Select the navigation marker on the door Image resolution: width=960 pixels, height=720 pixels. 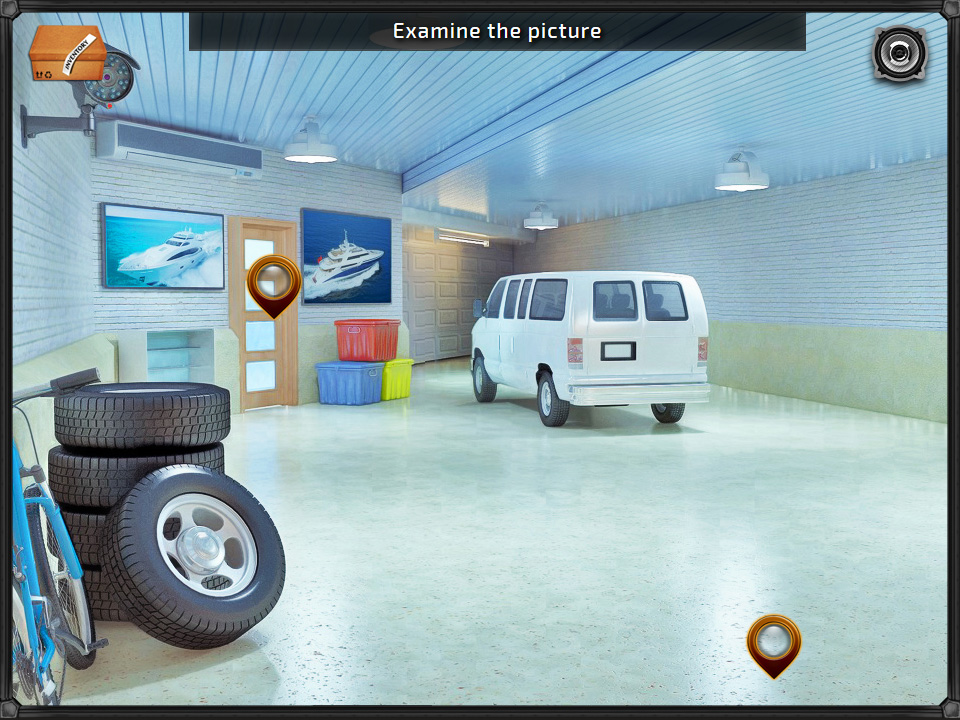[273, 282]
